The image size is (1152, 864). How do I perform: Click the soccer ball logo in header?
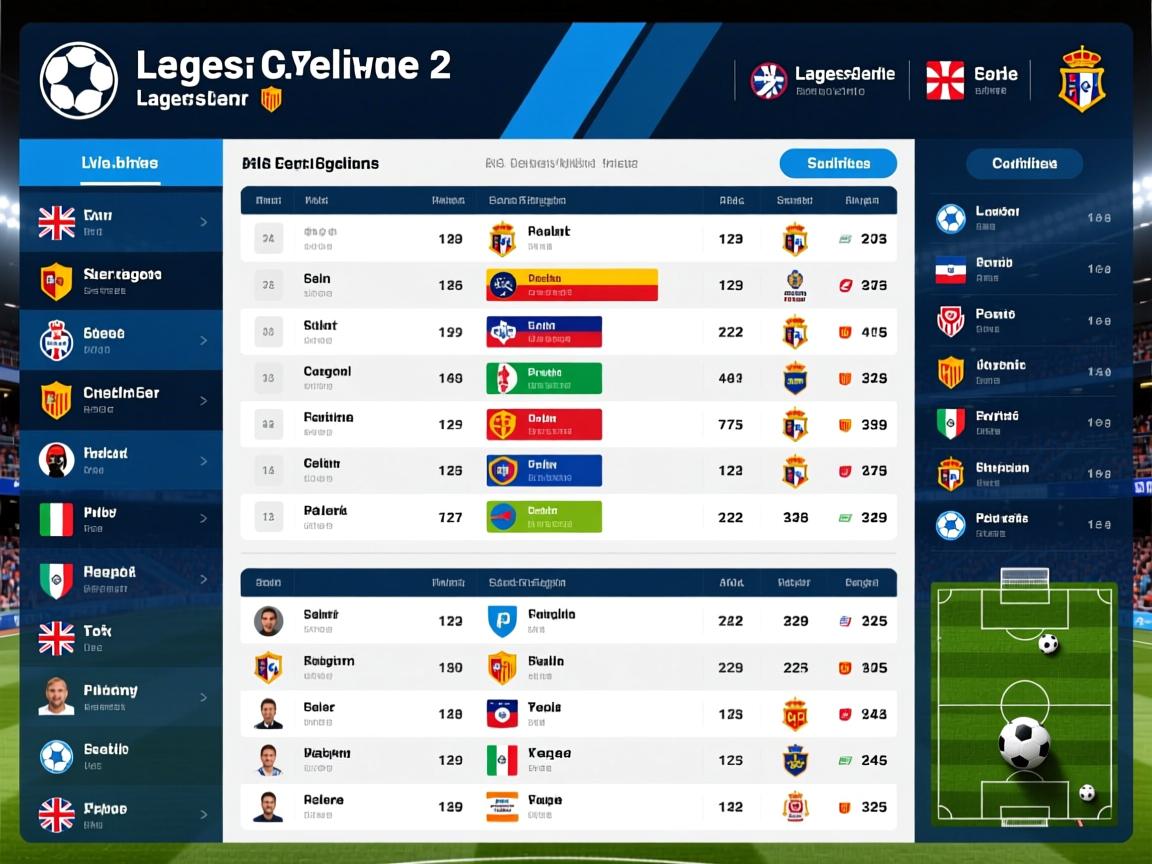78,80
